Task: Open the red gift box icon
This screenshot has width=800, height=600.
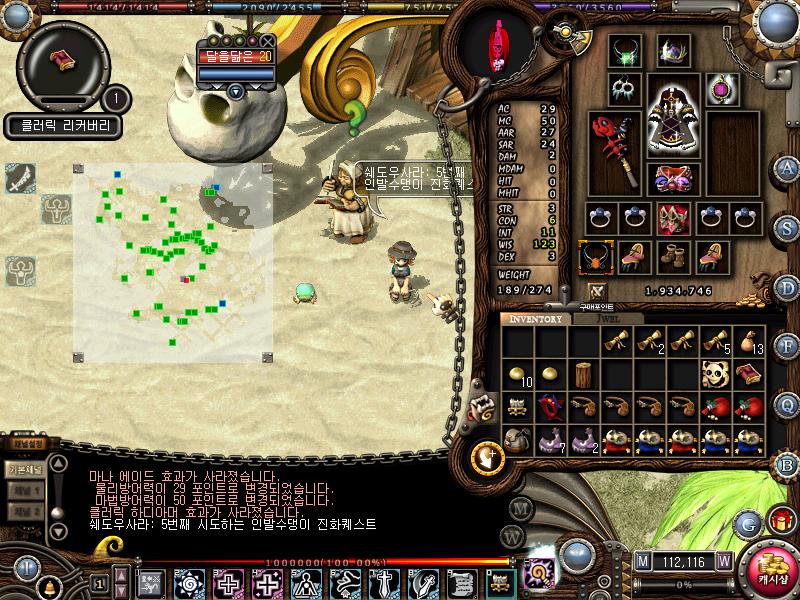Action: coord(779,521)
